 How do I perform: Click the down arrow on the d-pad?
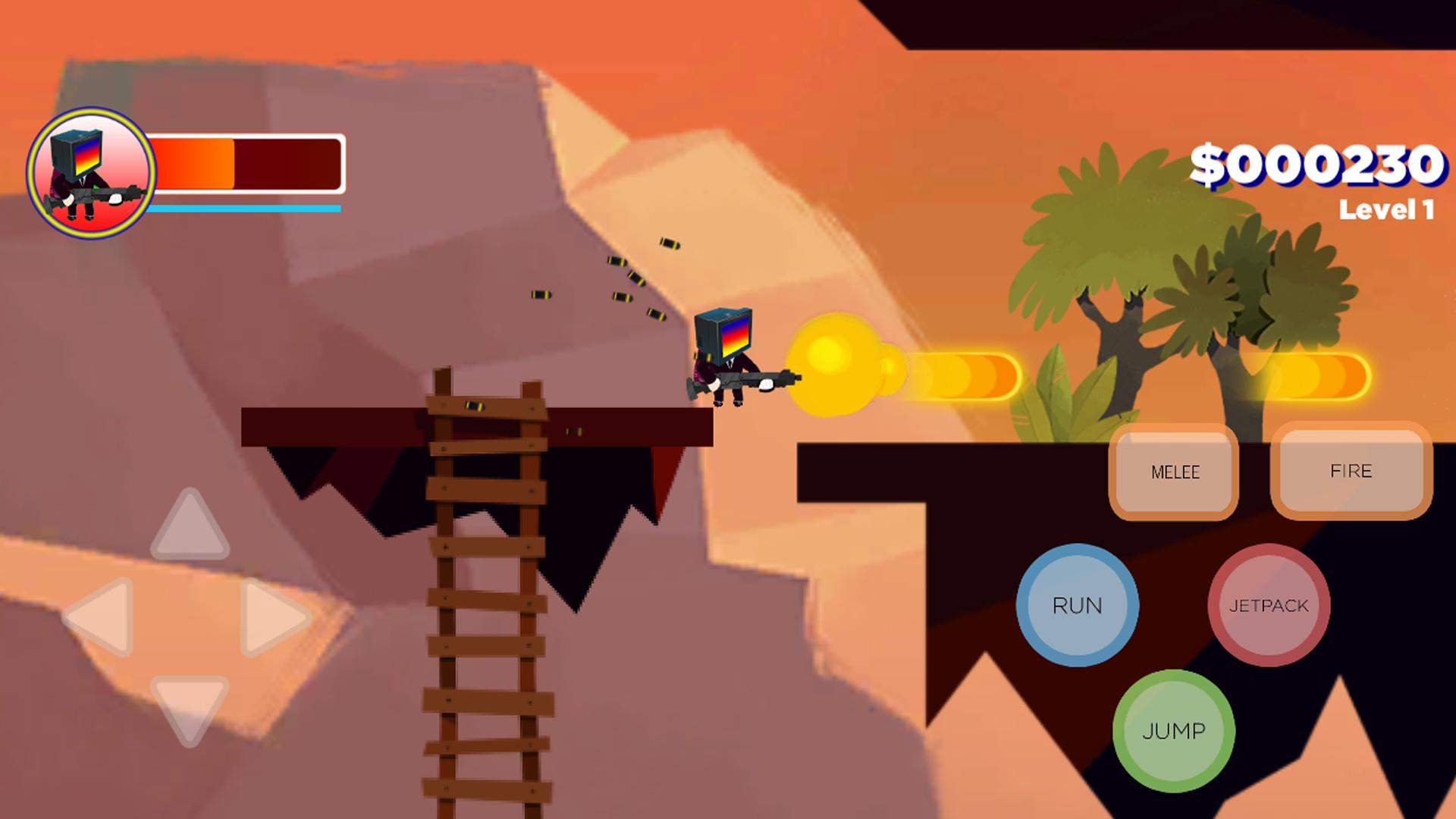tap(190, 707)
